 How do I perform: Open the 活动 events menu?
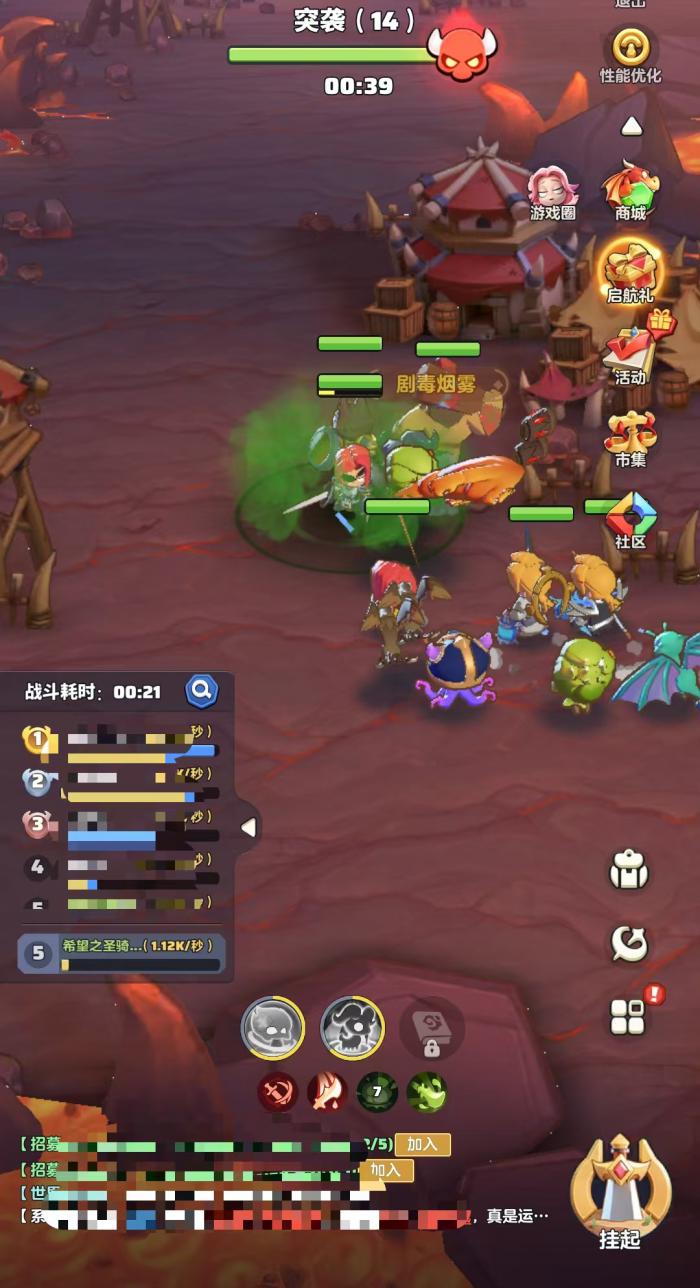point(631,353)
